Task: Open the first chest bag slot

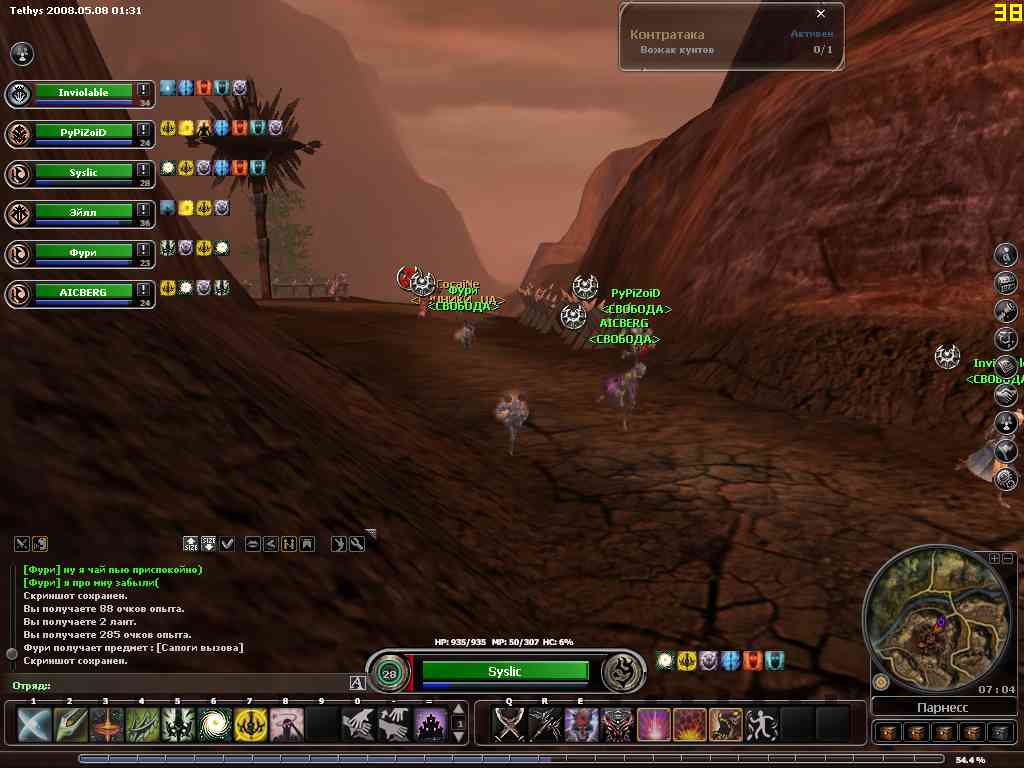Action: pos(887,732)
